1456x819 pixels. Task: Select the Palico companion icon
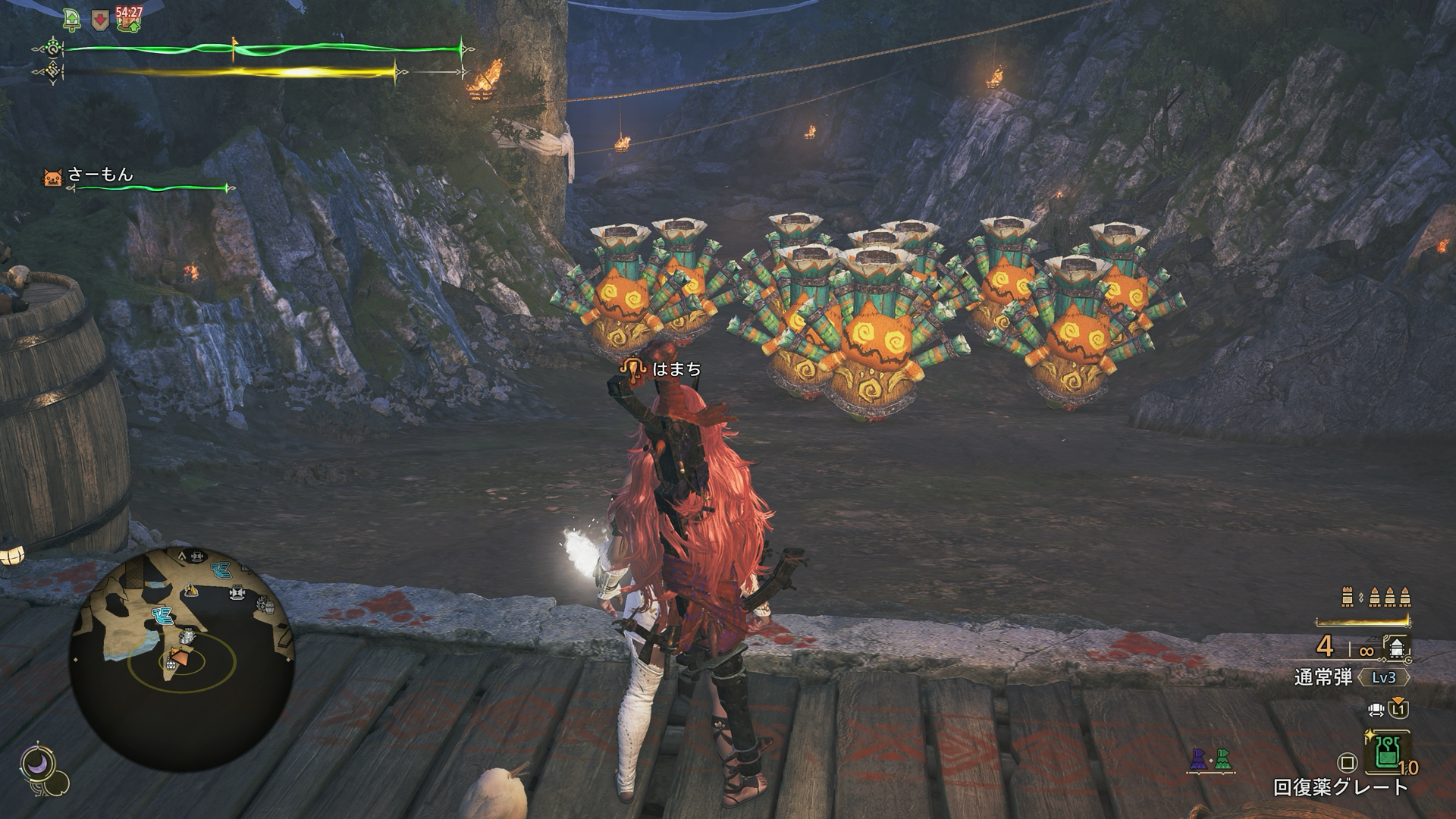[52, 177]
